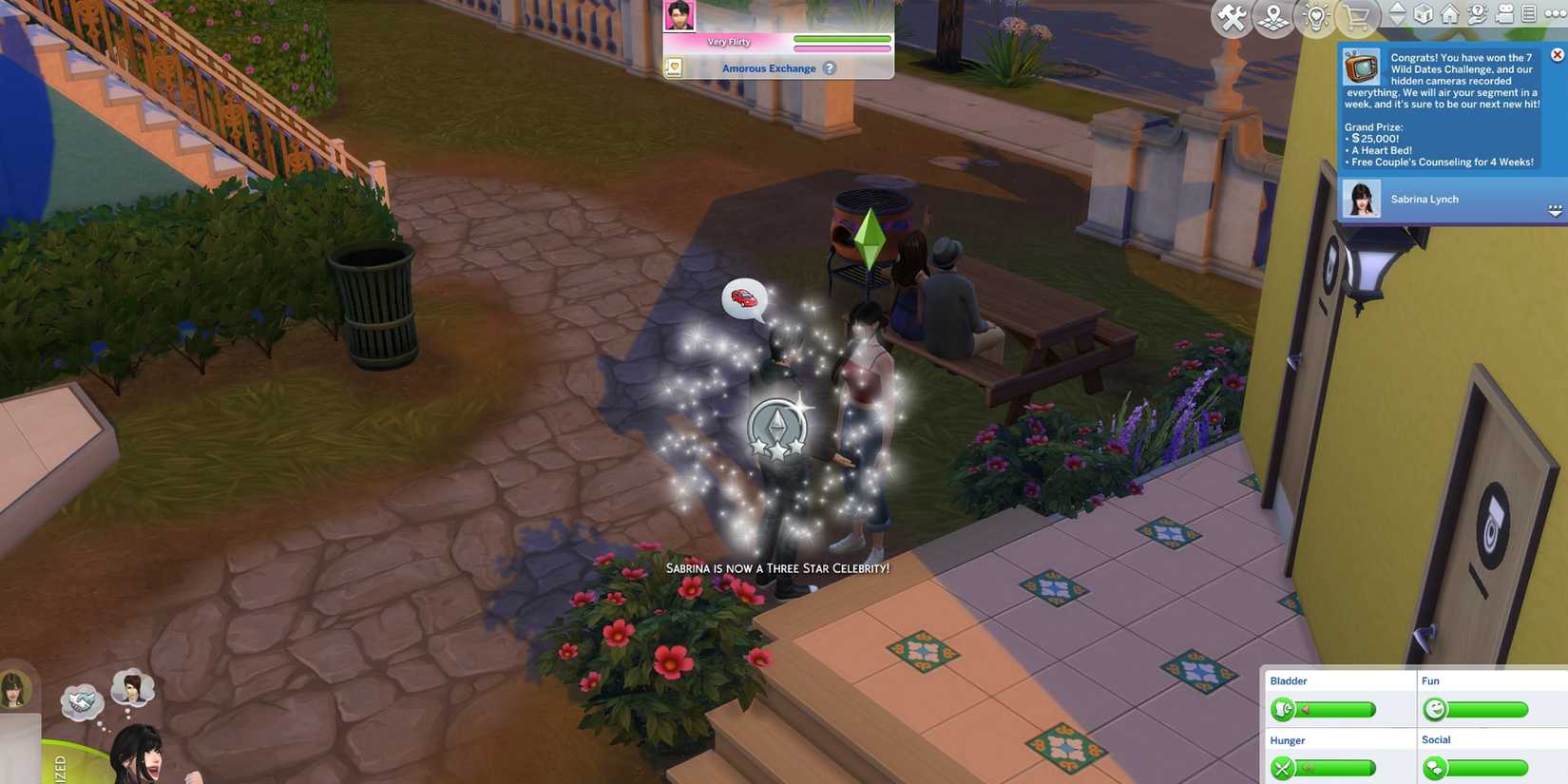Open the neighborhood map view icon

tap(1273, 15)
